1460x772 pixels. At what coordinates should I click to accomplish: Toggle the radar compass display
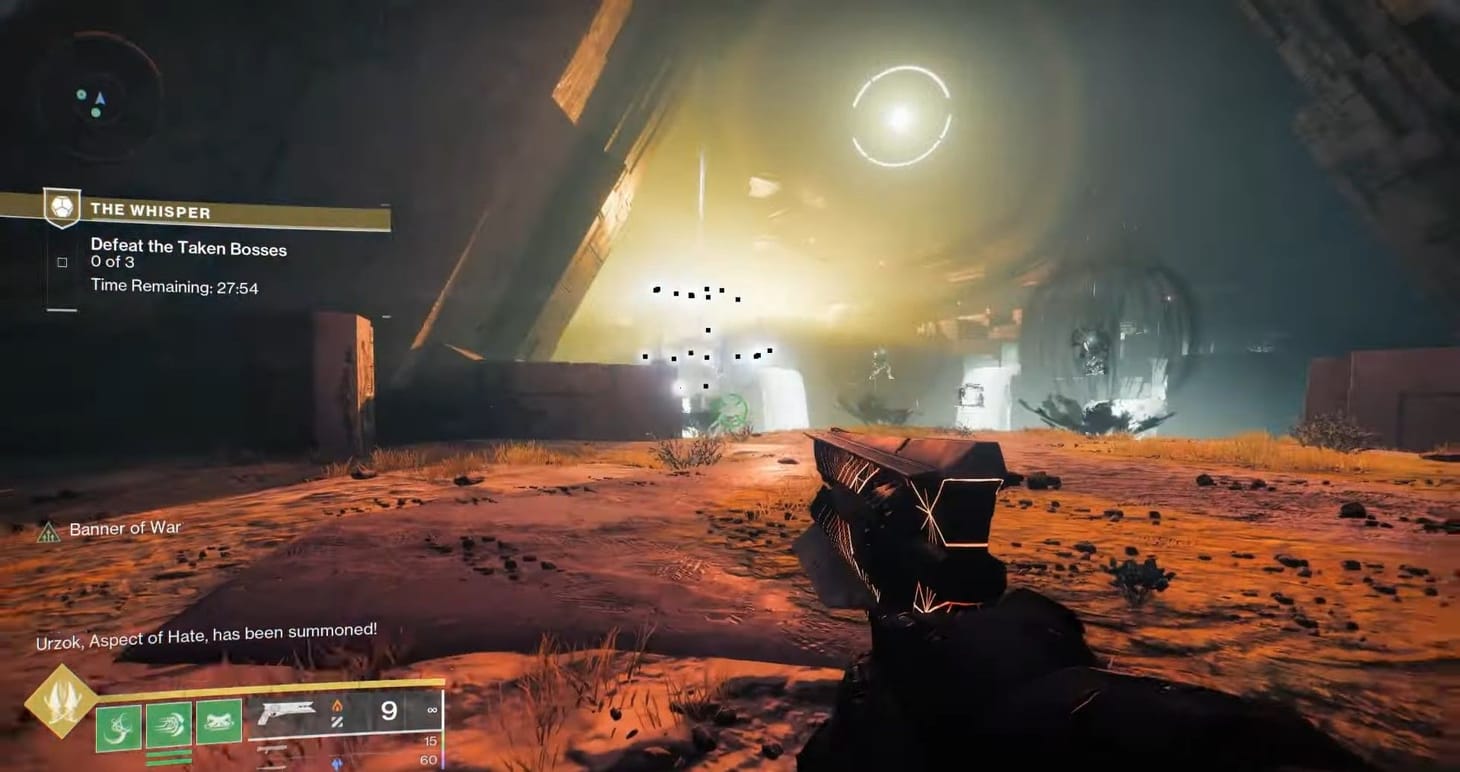click(x=100, y=100)
